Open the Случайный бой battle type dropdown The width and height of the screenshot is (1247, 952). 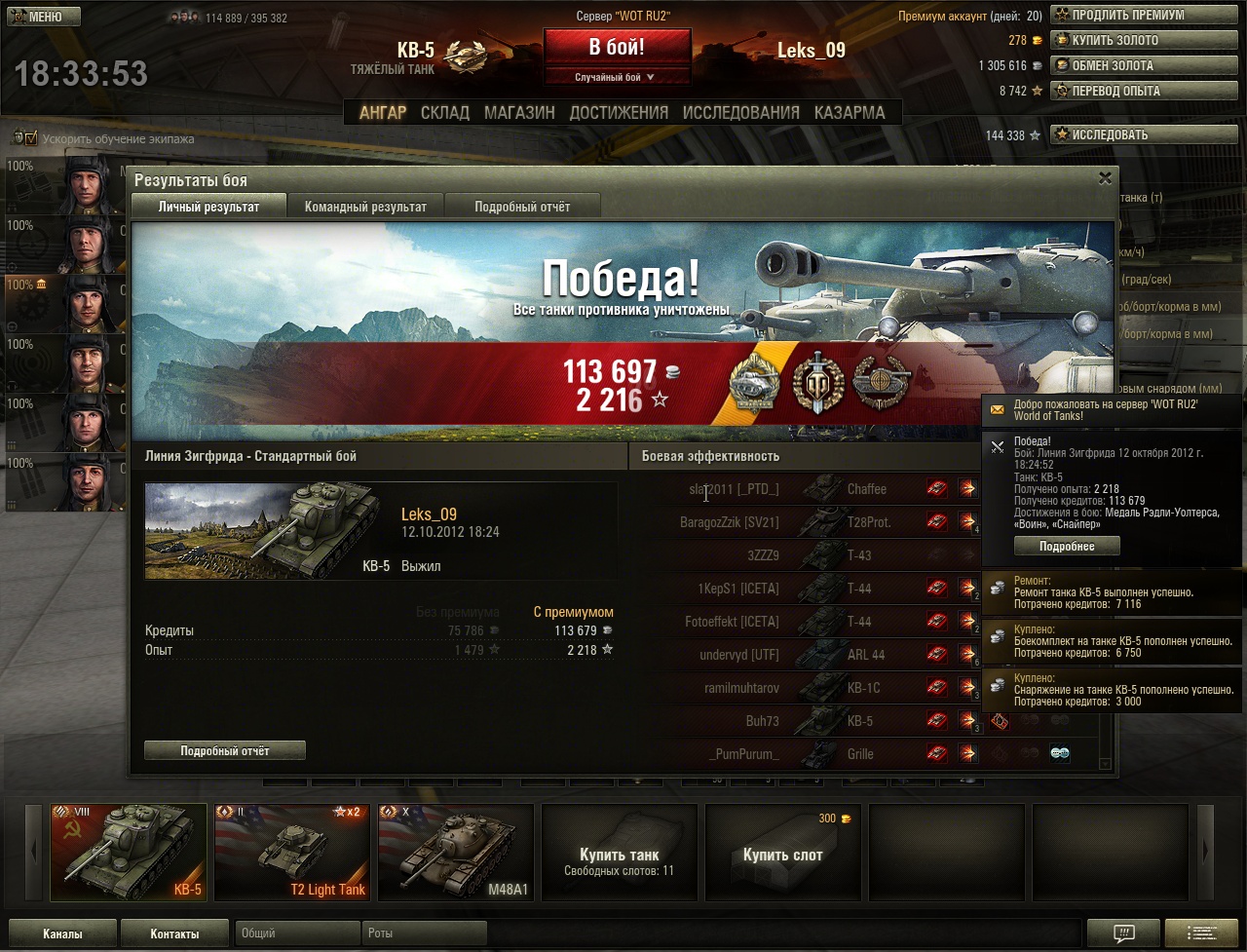click(617, 77)
